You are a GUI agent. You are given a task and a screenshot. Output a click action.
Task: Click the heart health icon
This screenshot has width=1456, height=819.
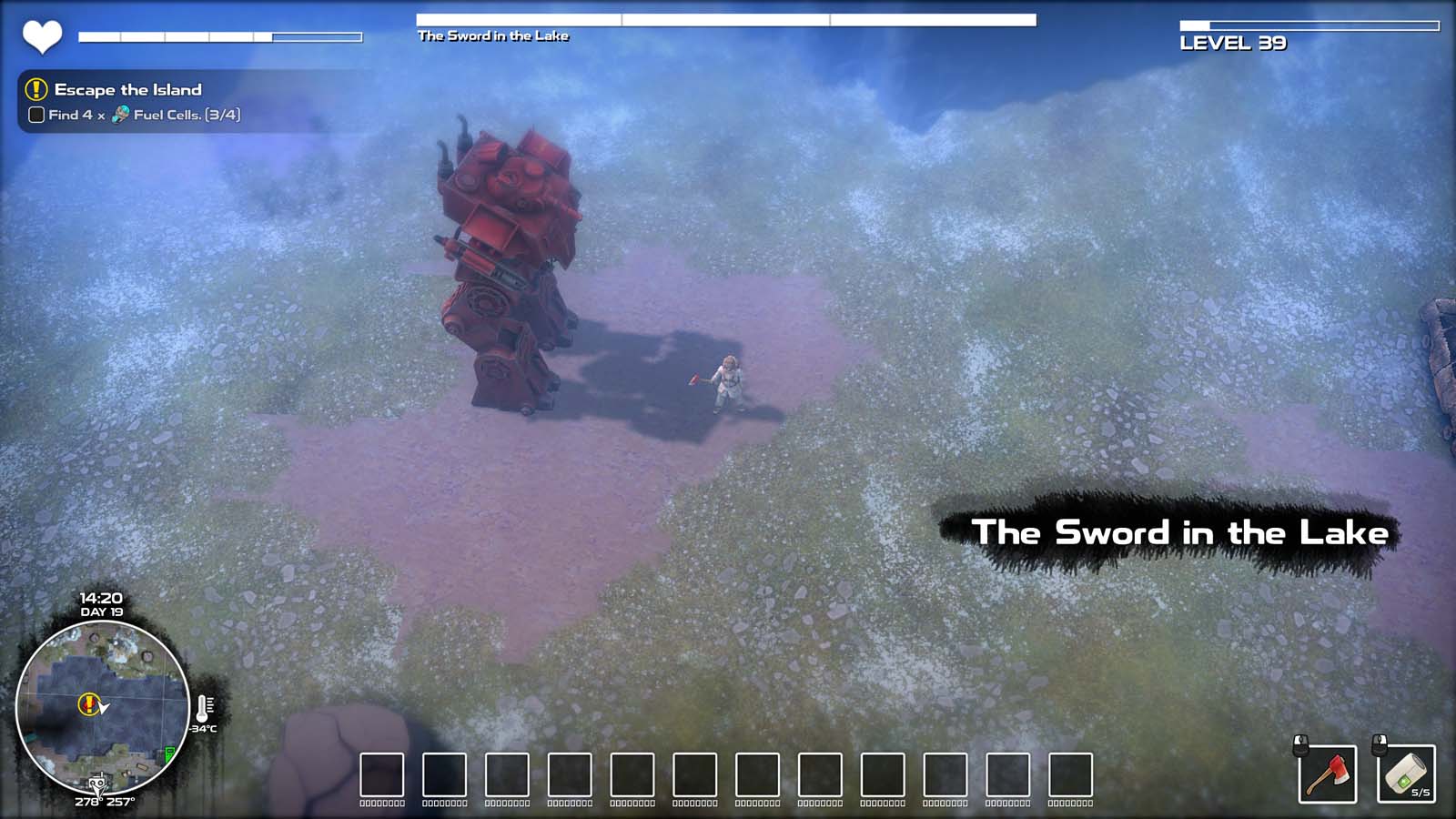pyautogui.click(x=40, y=35)
